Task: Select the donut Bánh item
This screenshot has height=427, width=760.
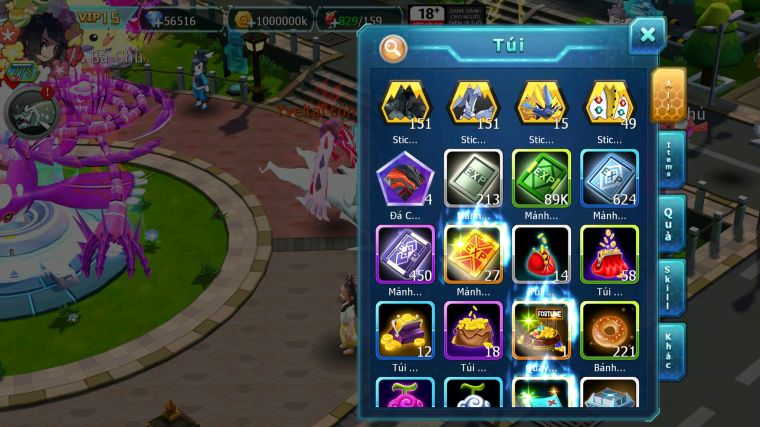Action: point(609,330)
